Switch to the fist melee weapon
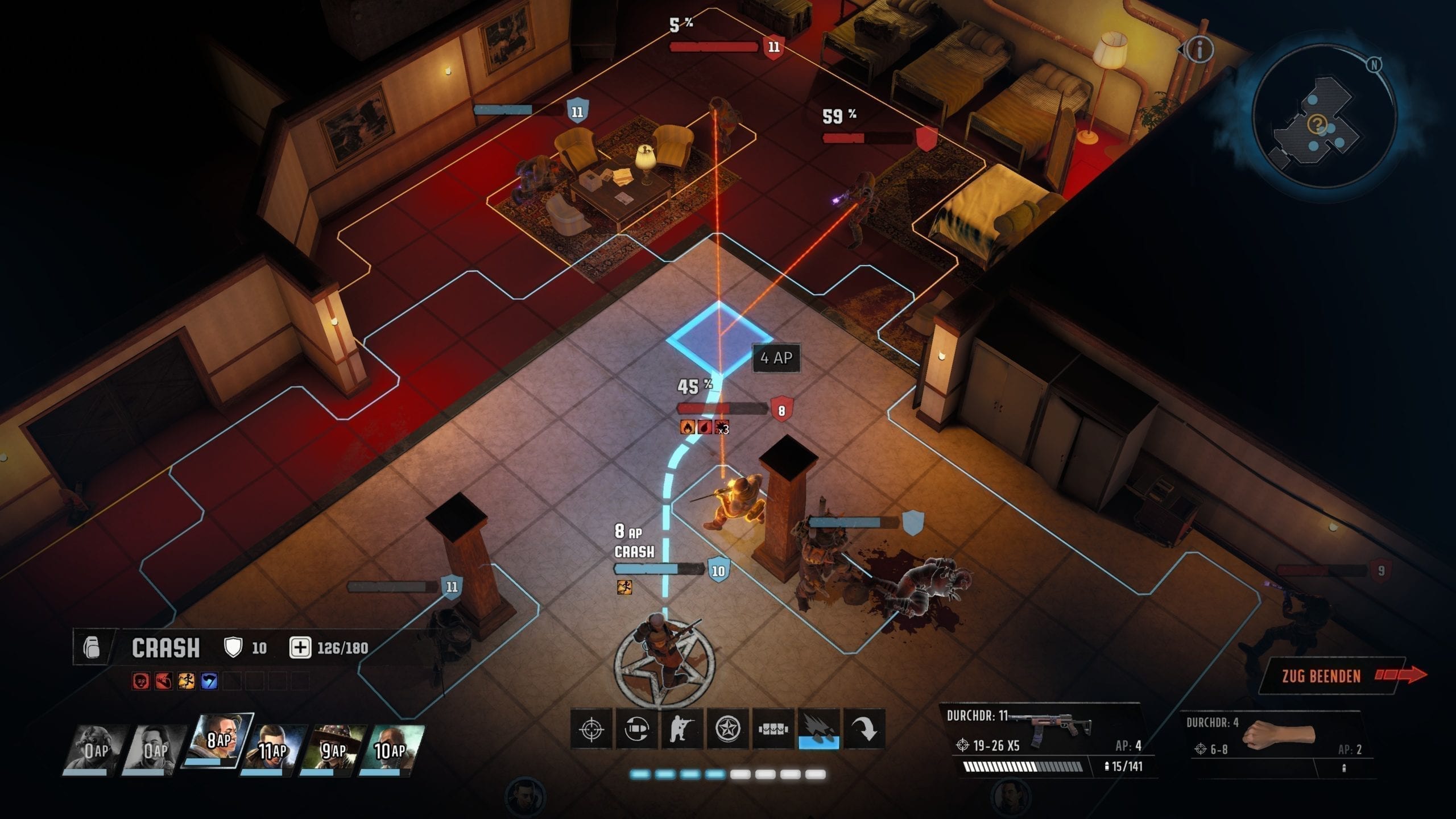Screen dimensions: 1456x819 [x=1279, y=739]
